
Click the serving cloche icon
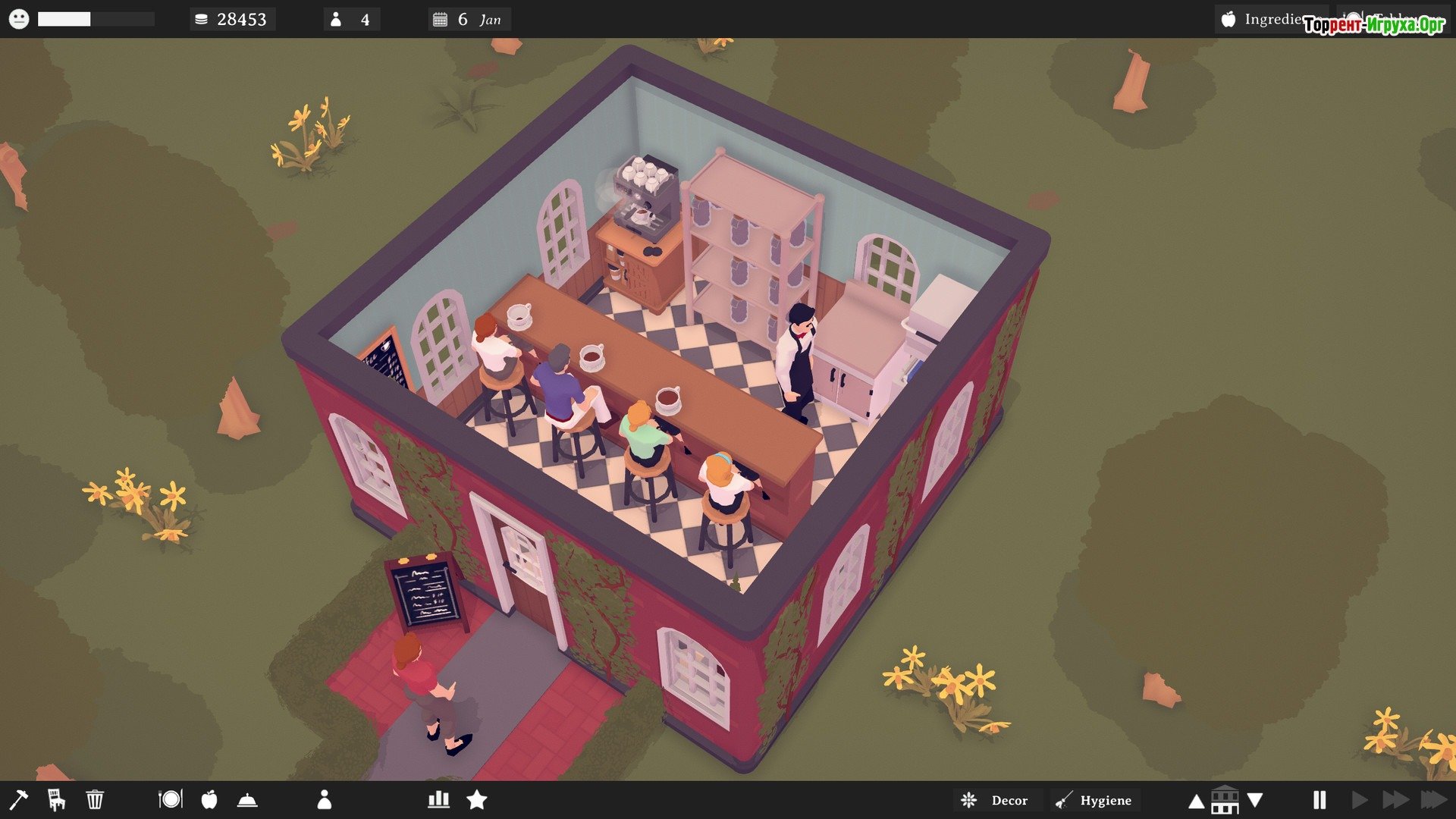coord(248,799)
